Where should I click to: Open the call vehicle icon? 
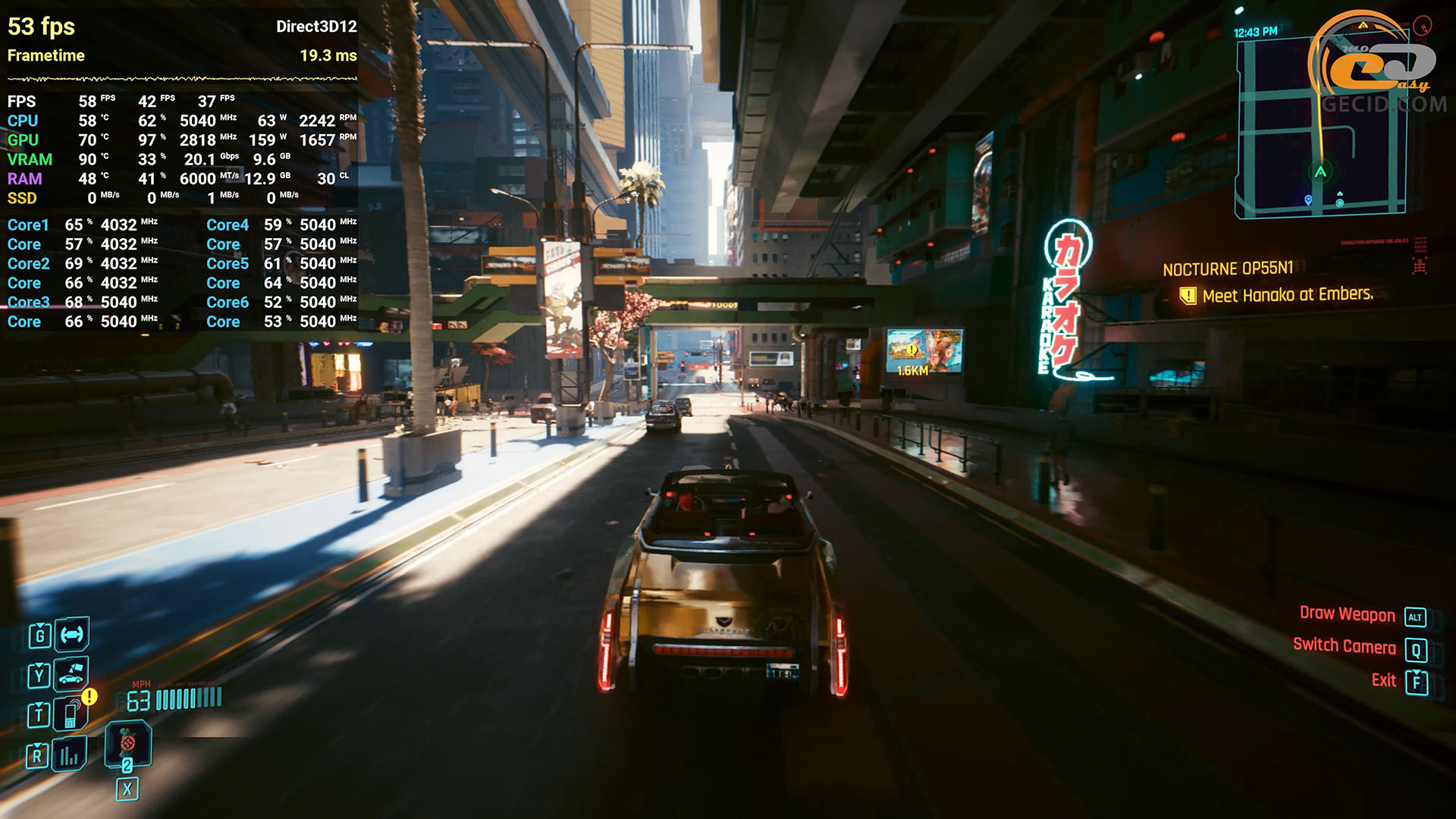[x=71, y=673]
